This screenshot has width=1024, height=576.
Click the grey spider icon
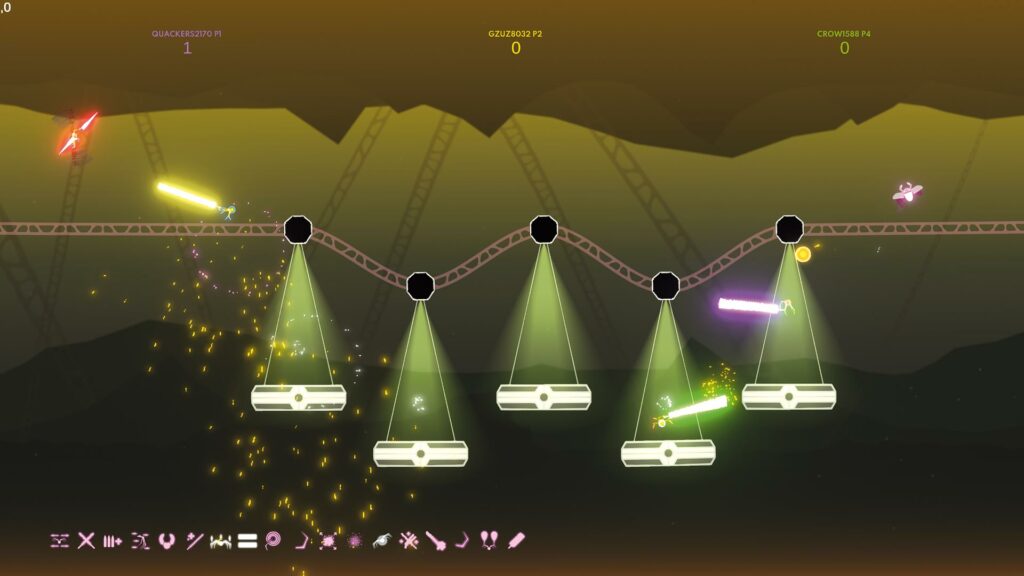pyautogui.click(x=381, y=541)
